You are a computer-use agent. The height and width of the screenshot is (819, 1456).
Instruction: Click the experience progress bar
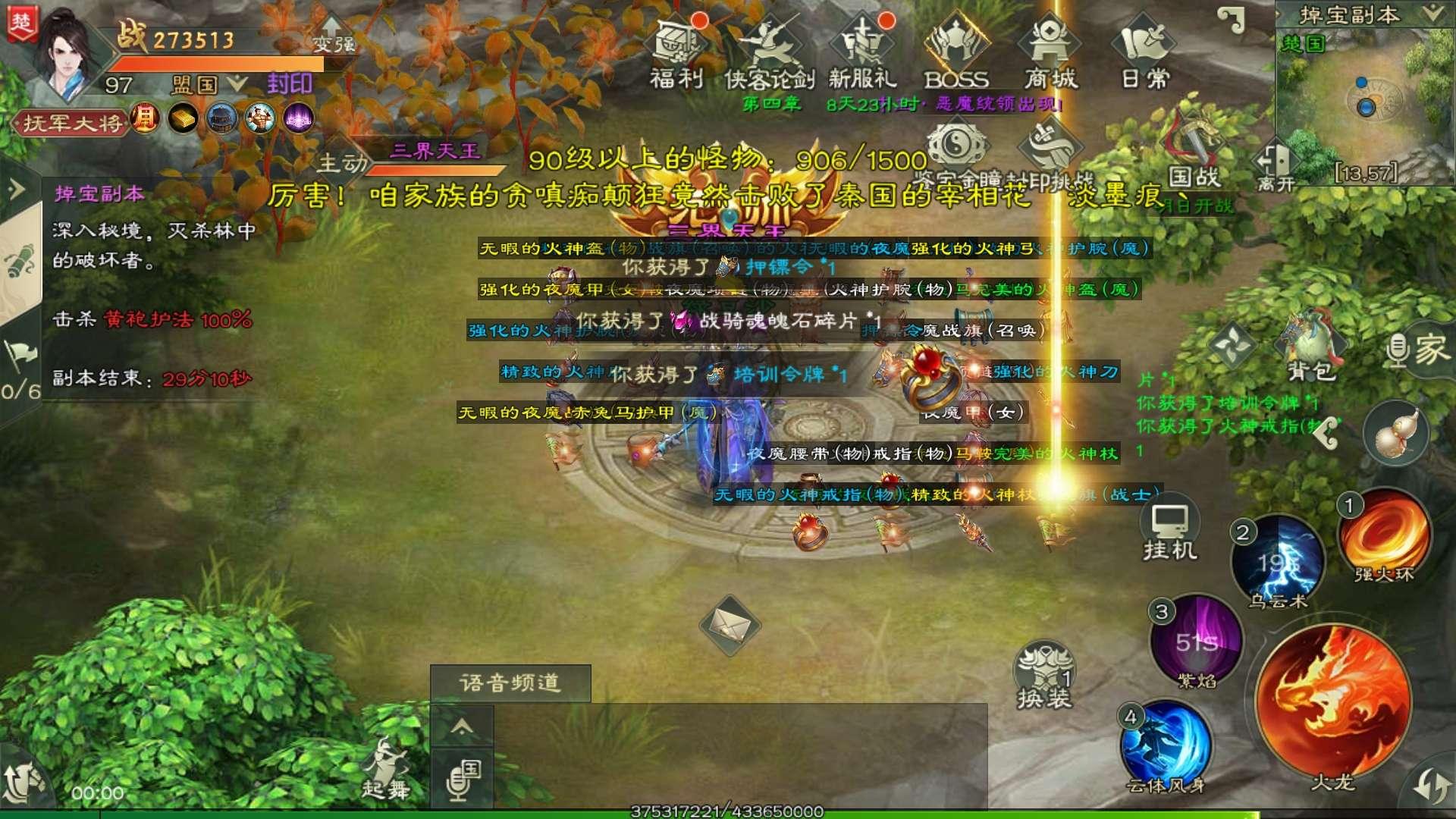pos(728,813)
